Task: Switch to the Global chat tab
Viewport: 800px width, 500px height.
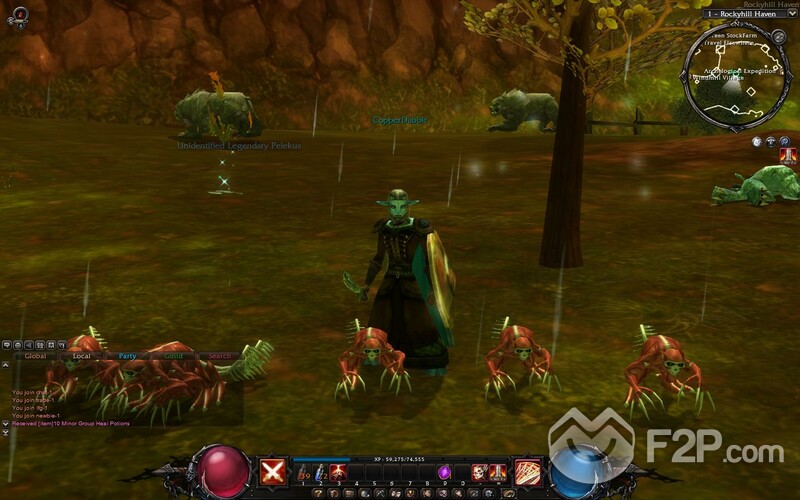Action: pos(36,356)
